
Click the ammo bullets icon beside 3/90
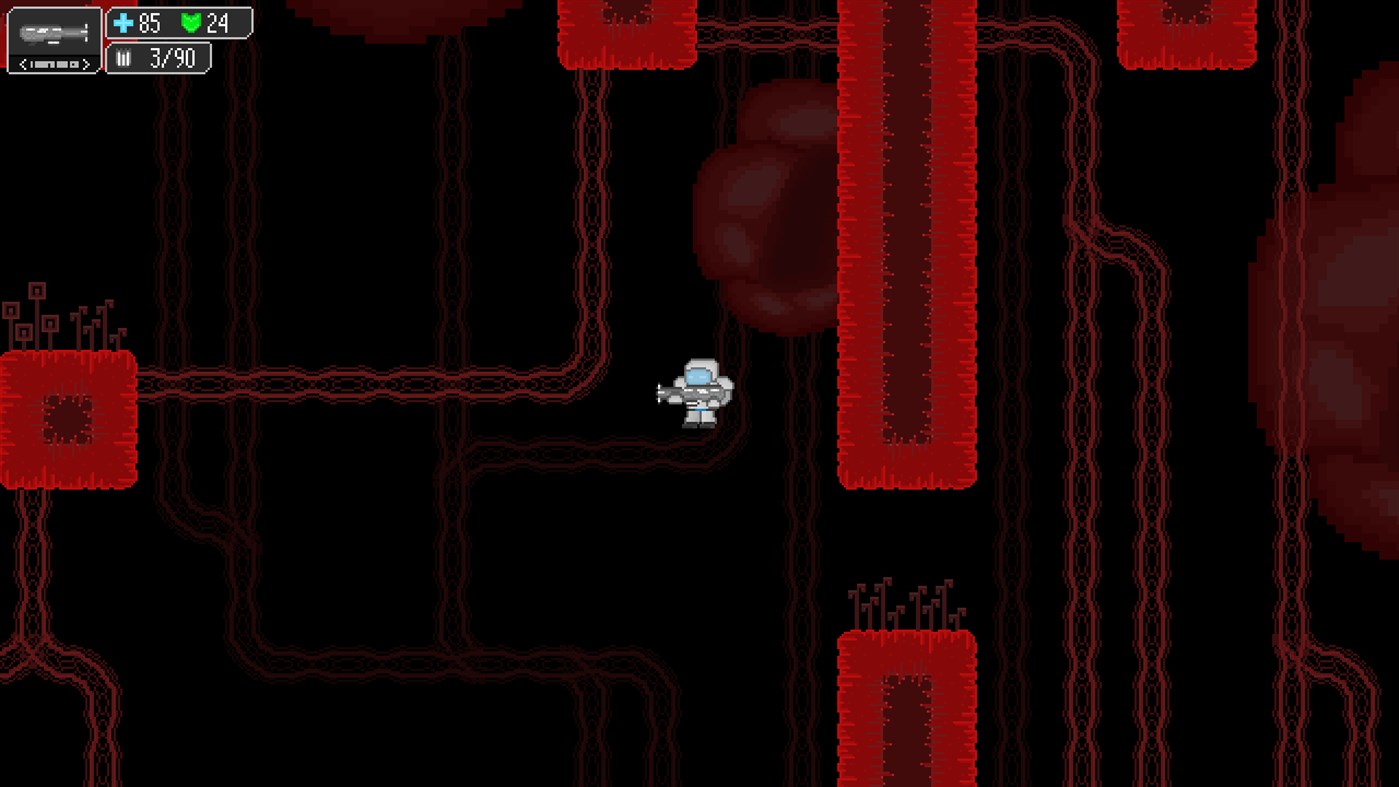tap(124, 57)
